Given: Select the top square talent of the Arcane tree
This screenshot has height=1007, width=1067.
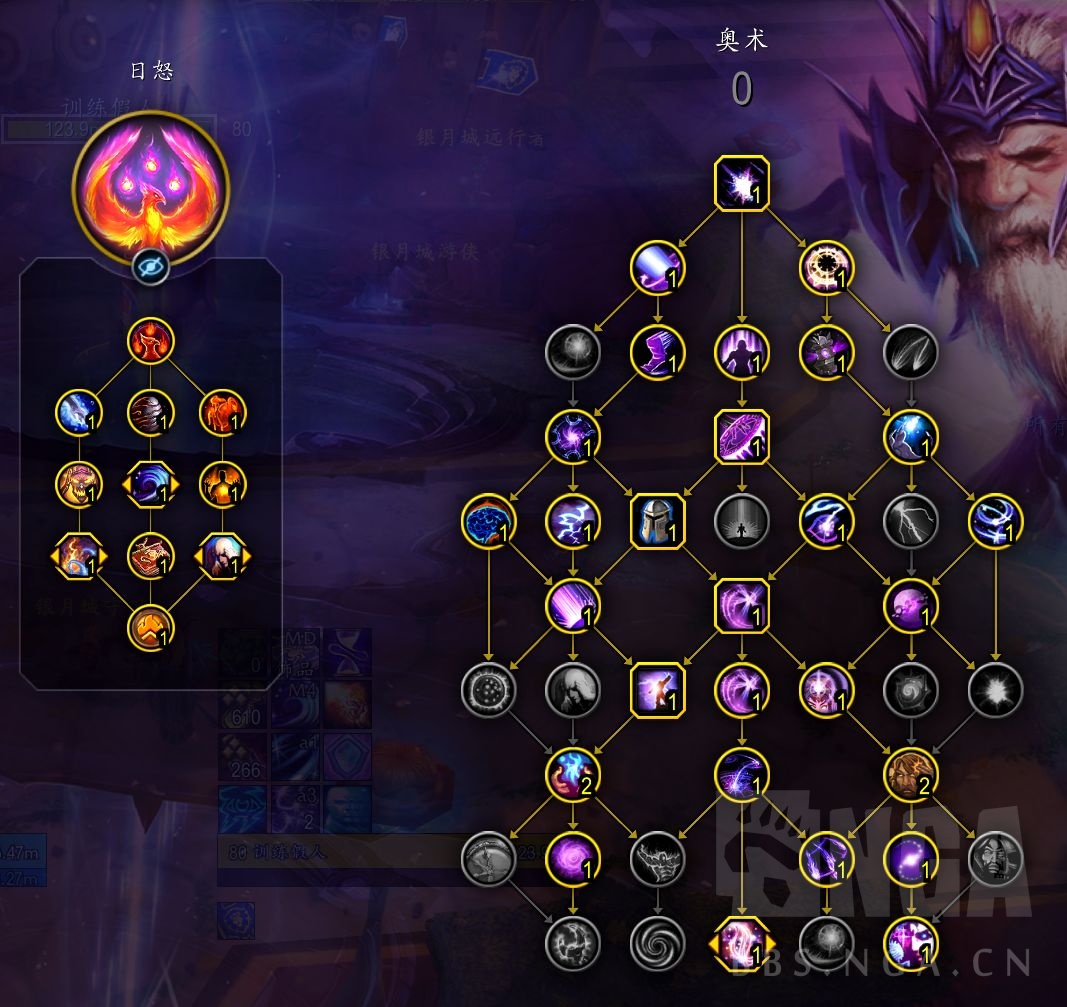Looking at the screenshot, I should tap(742, 184).
